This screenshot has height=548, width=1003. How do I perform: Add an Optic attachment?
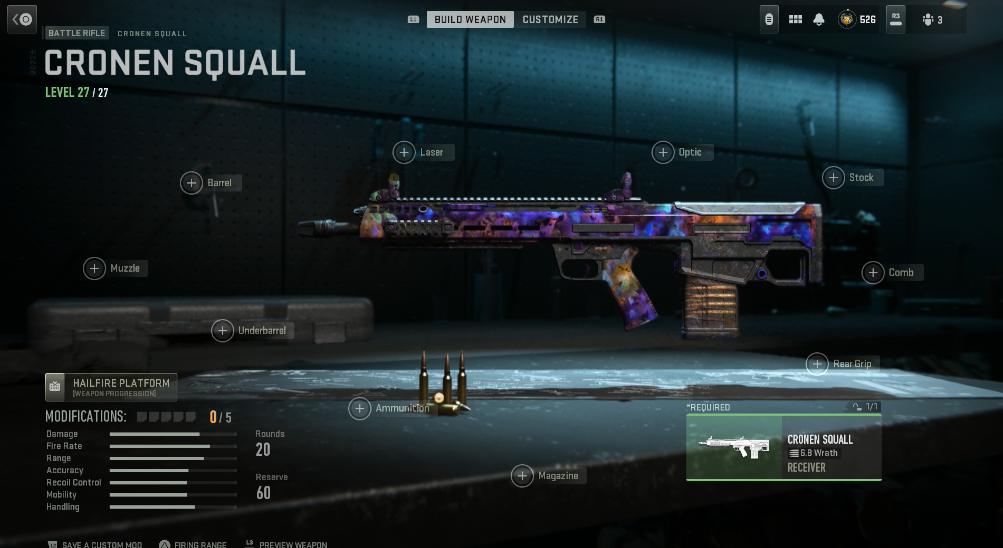click(x=663, y=152)
